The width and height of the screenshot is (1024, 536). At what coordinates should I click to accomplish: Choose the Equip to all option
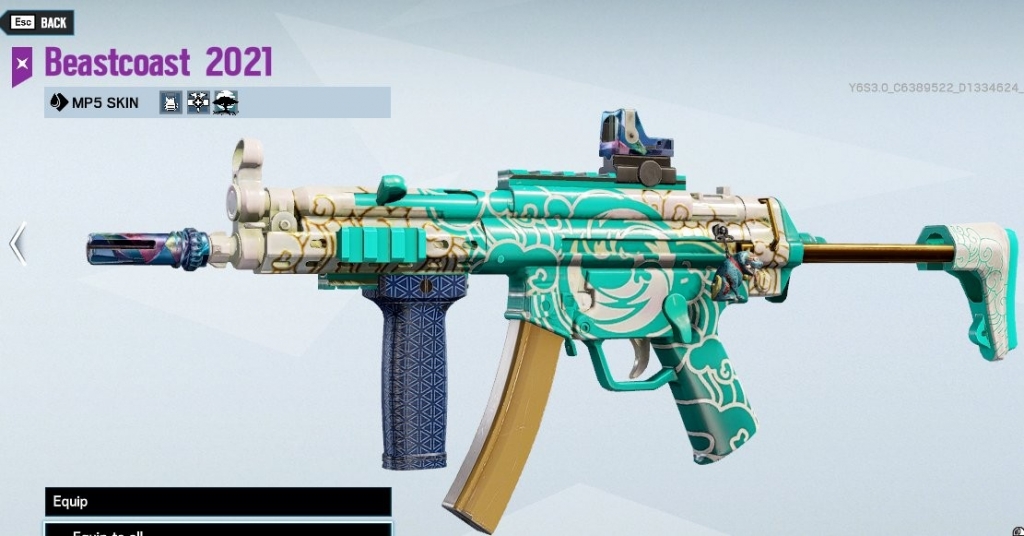217,530
